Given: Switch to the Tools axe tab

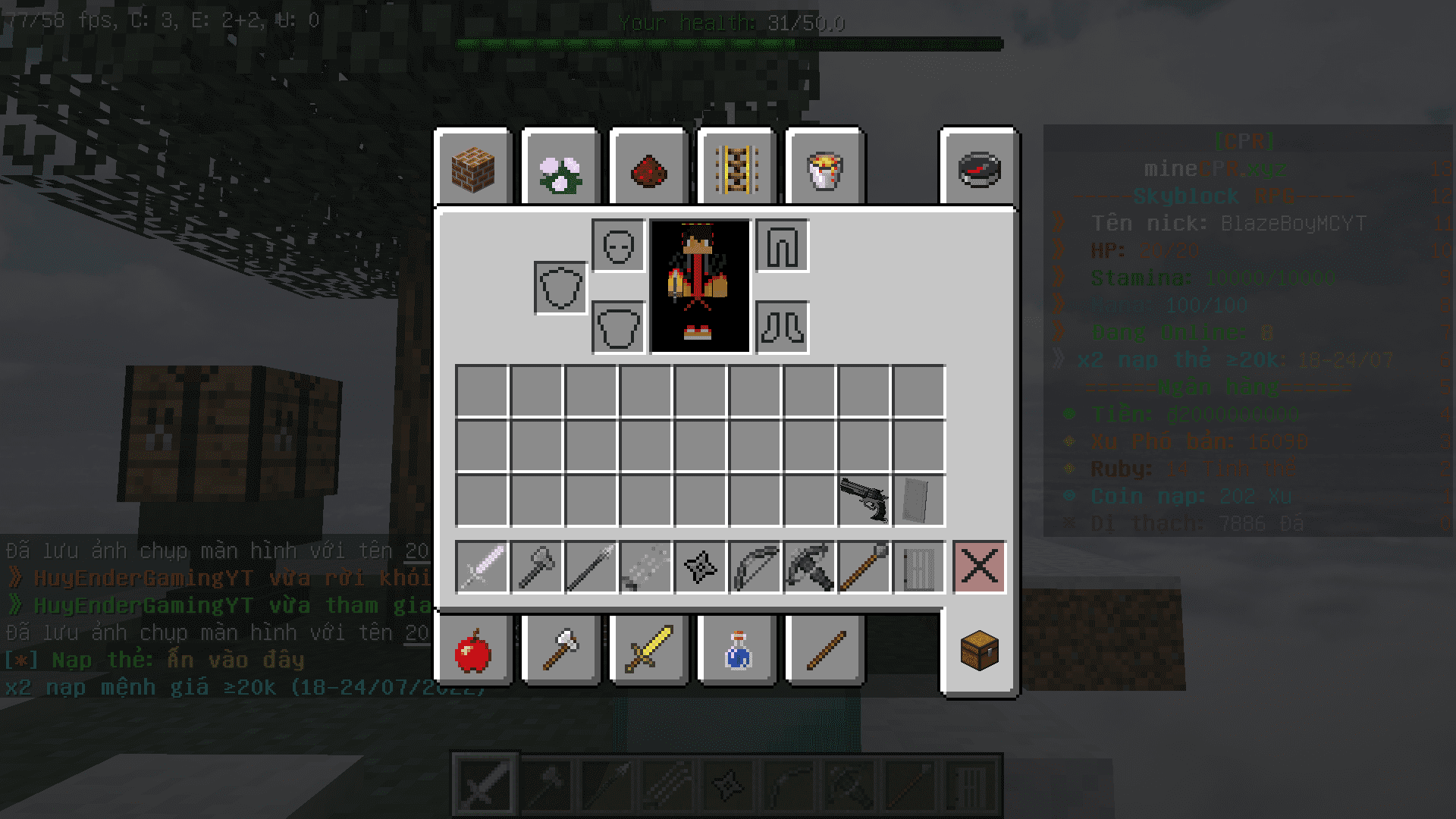Looking at the screenshot, I should point(561,651).
